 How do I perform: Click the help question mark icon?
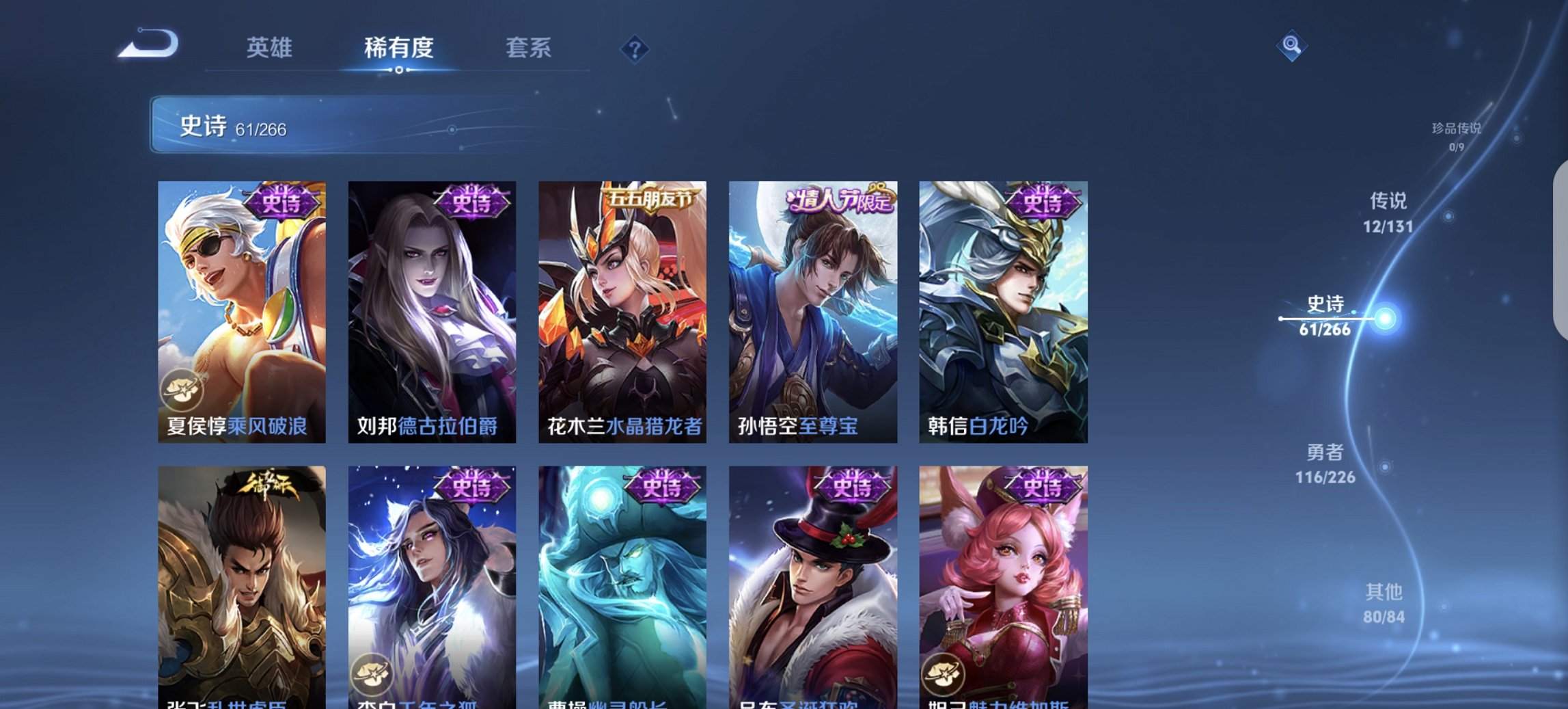point(636,49)
